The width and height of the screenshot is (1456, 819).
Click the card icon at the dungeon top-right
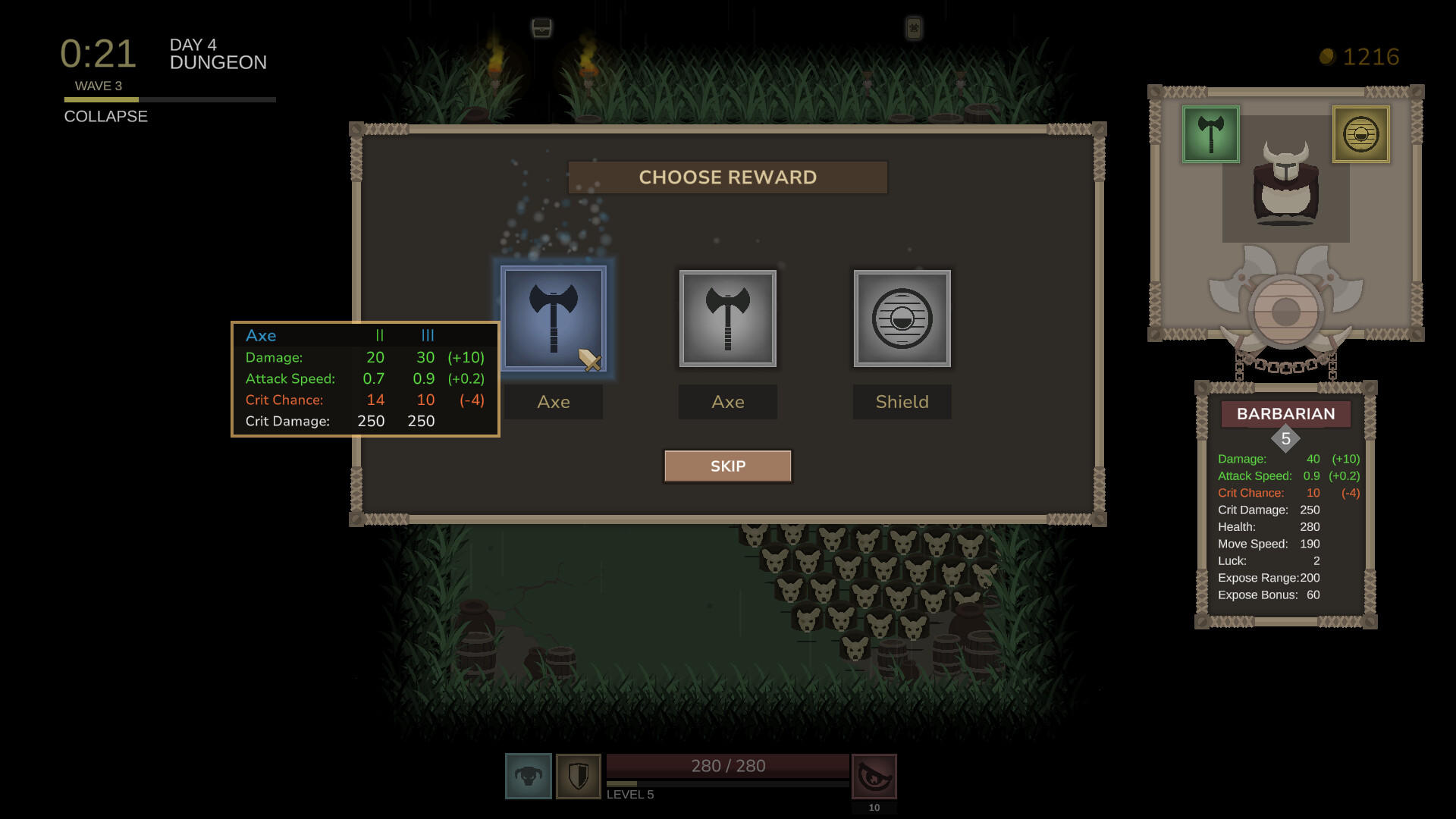coord(915,26)
